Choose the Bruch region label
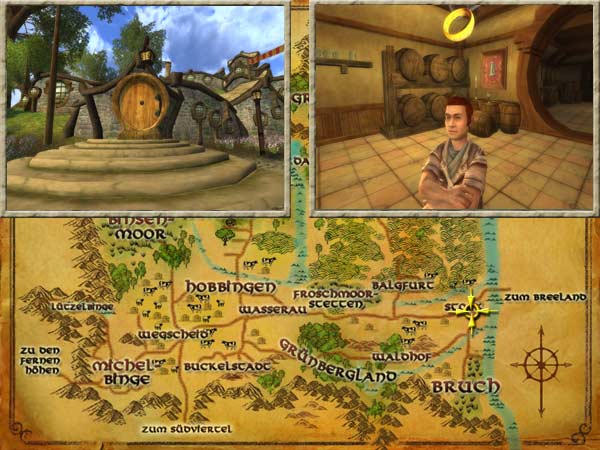 (457, 386)
